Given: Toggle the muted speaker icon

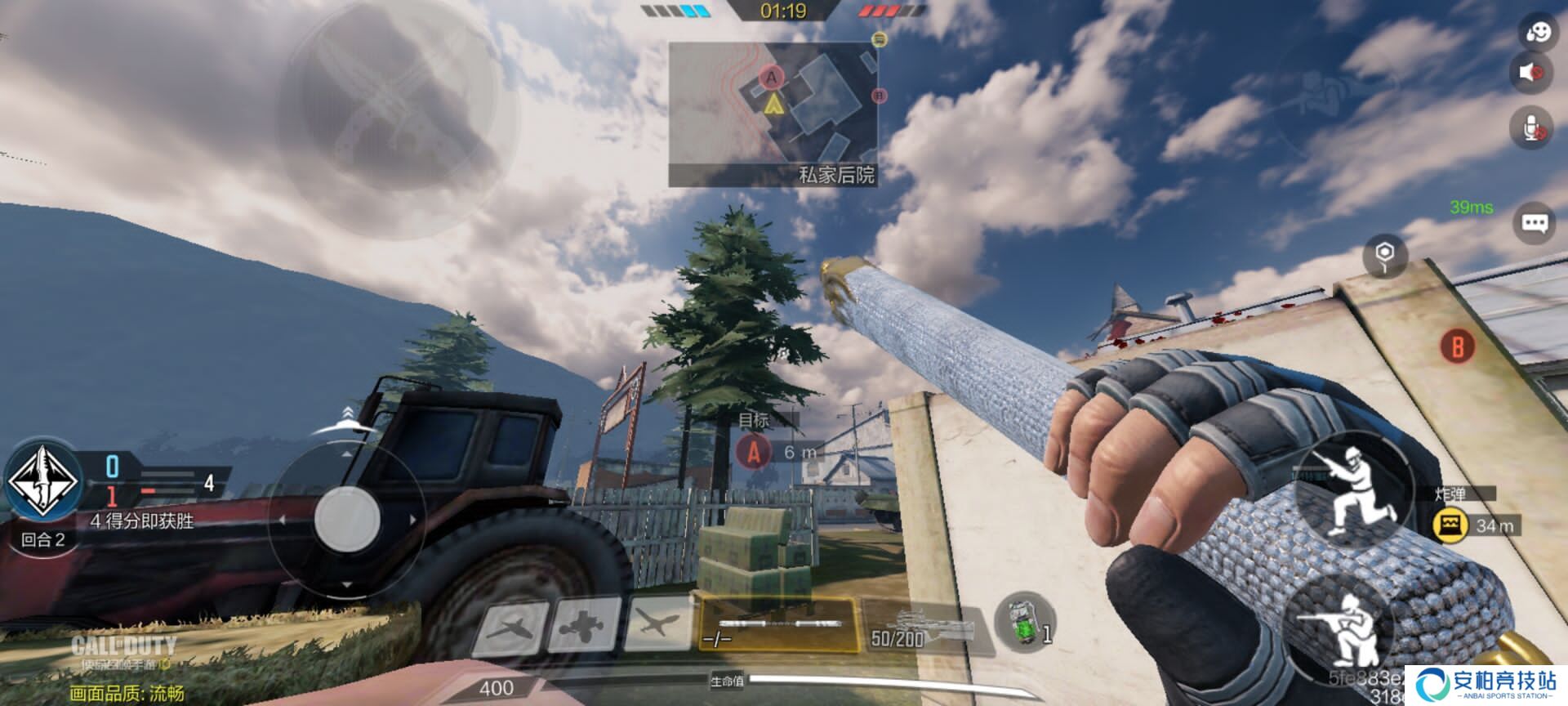Looking at the screenshot, I should tap(1531, 72).
